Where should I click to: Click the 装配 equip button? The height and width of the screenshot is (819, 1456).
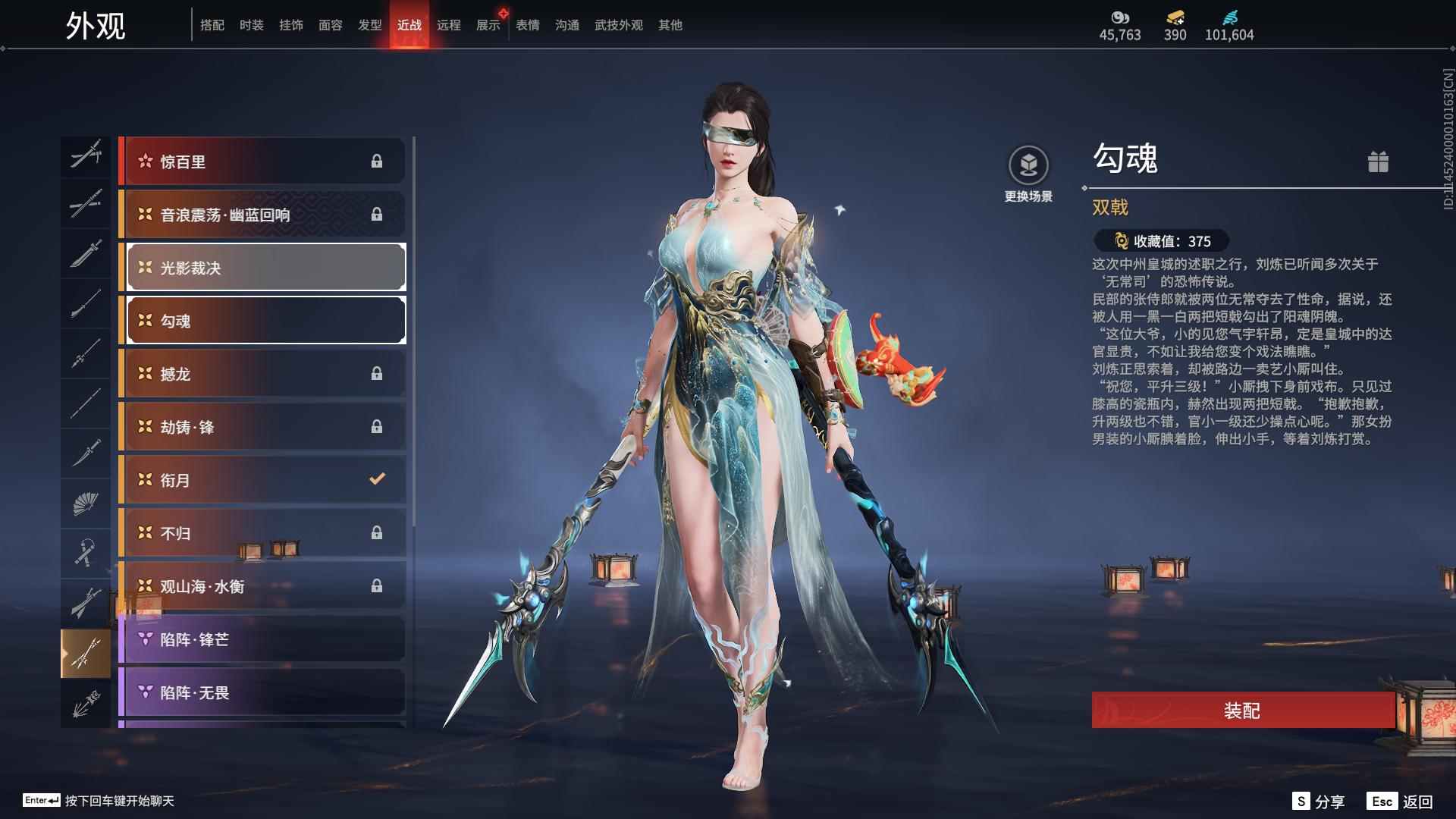[1242, 711]
